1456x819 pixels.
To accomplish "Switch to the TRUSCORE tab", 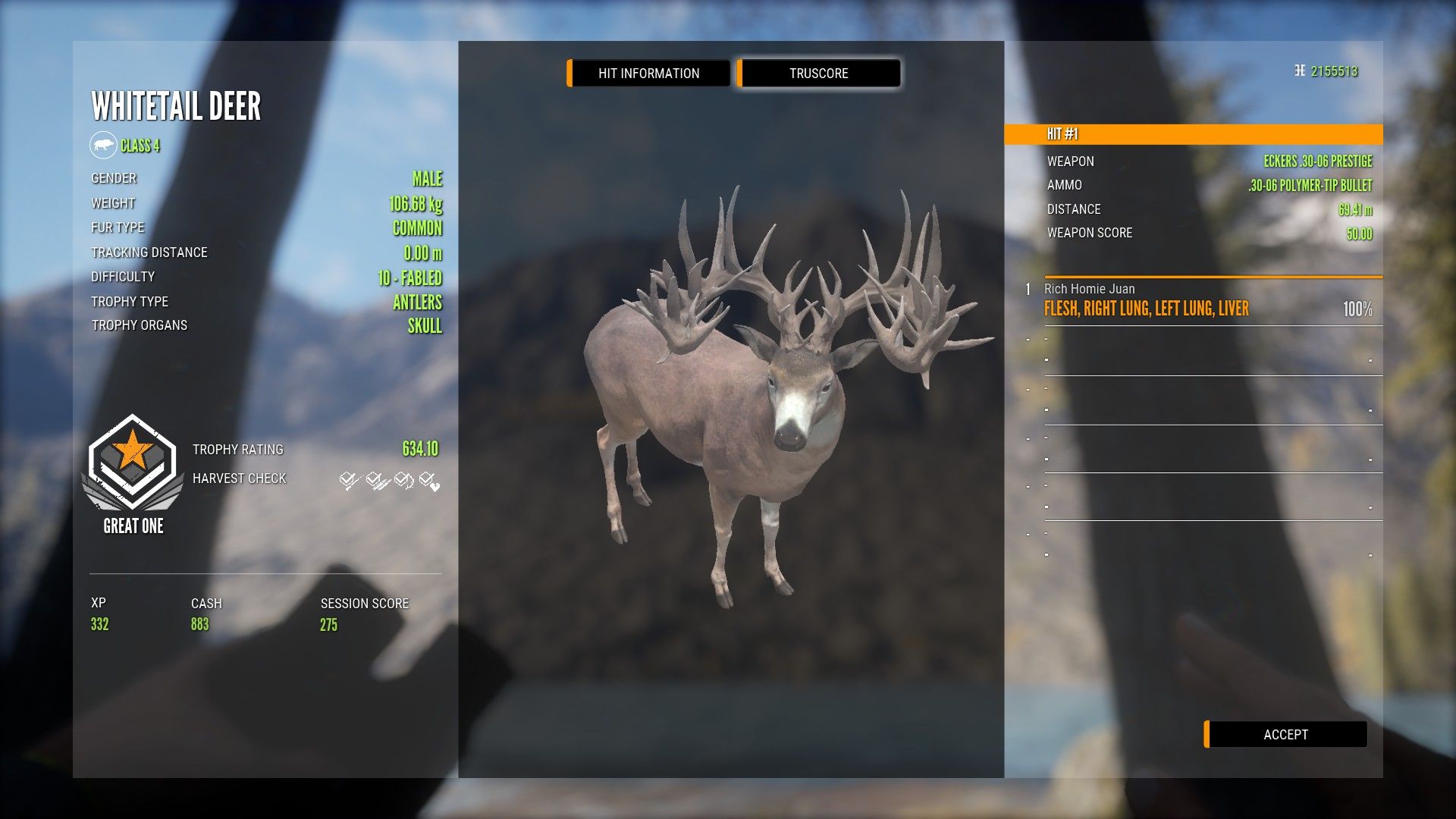I will (x=818, y=73).
